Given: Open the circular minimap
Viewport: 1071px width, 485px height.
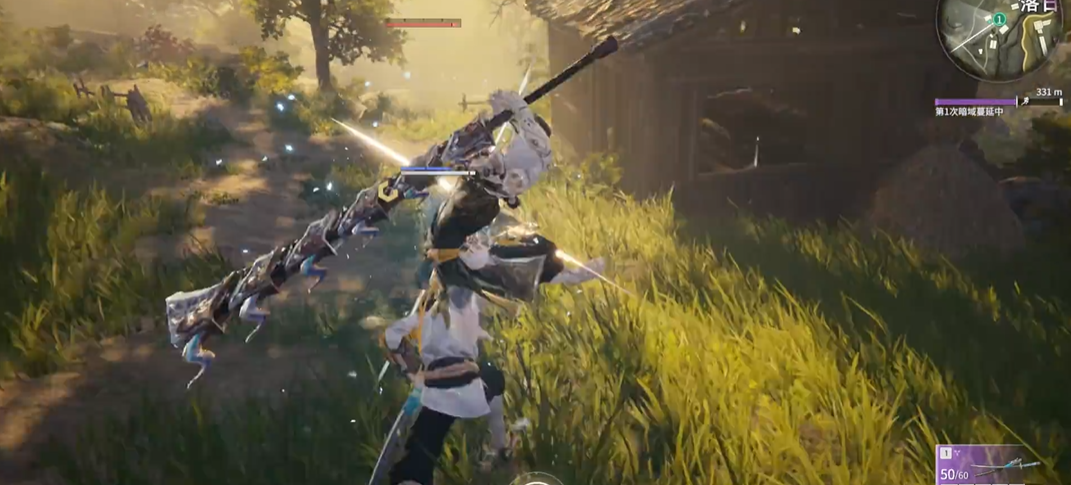Looking at the screenshot, I should (x=985, y=37).
